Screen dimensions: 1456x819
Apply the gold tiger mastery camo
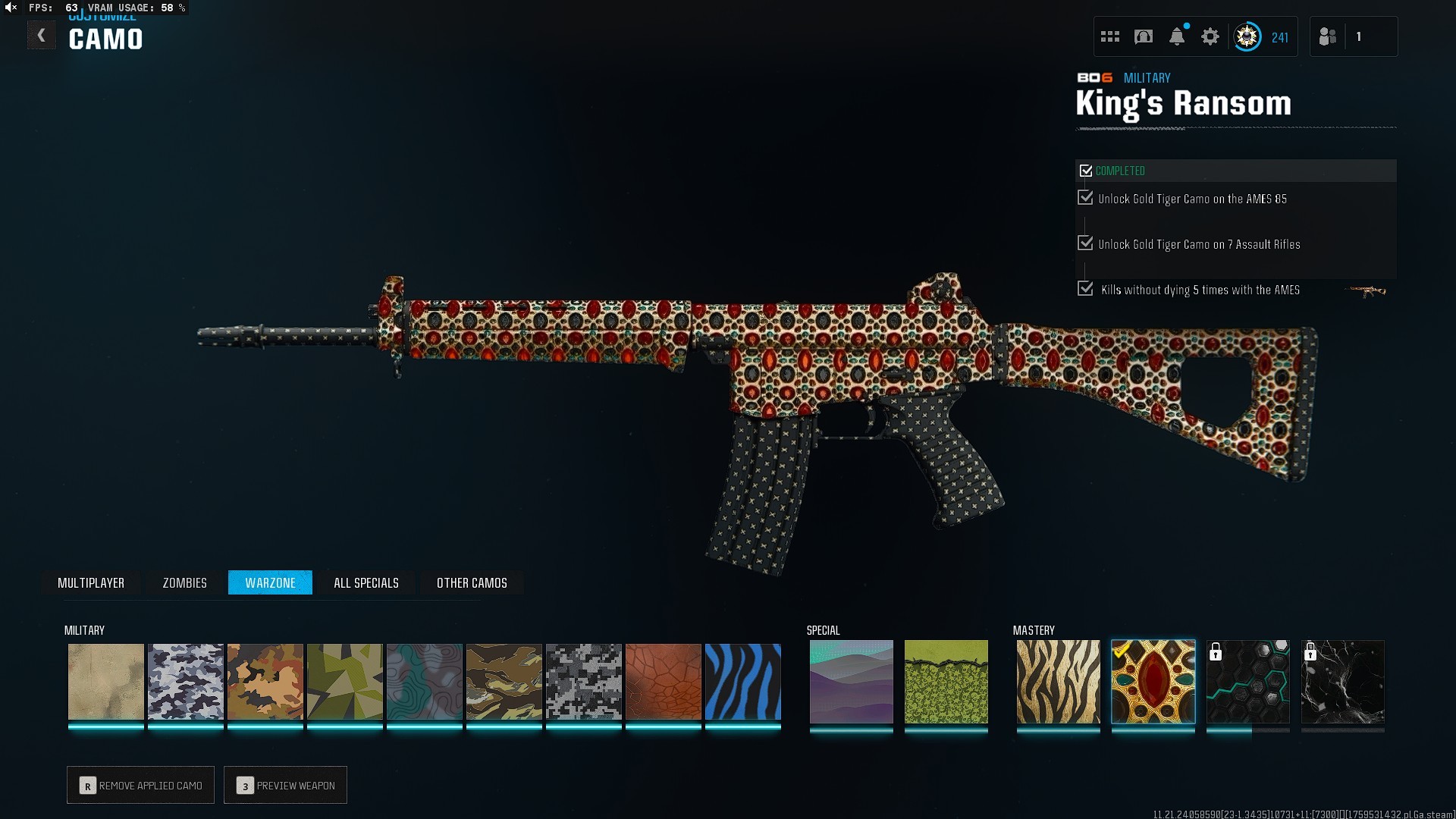[1058, 681]
